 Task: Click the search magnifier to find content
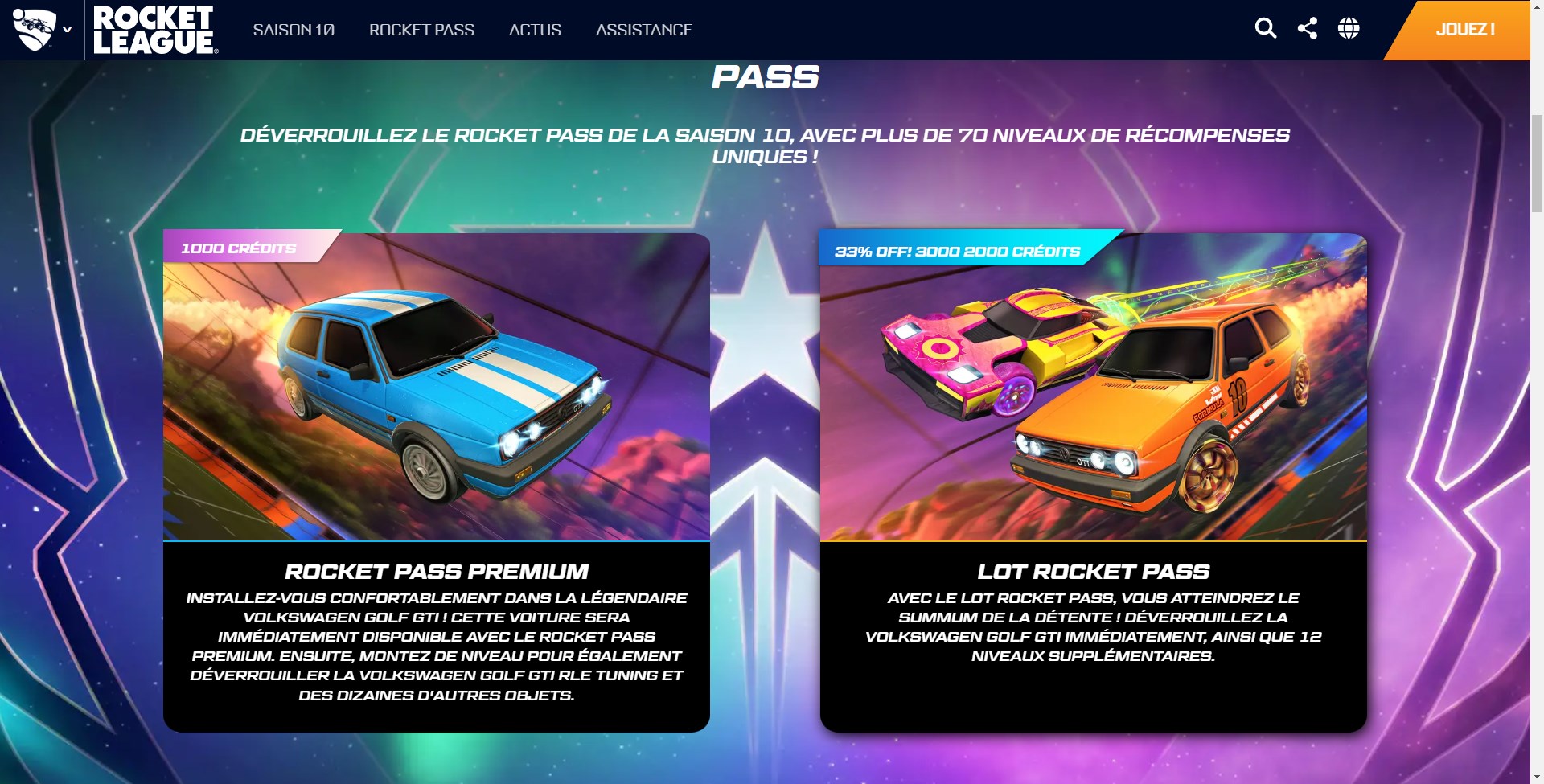click(x=1266, y=28)
